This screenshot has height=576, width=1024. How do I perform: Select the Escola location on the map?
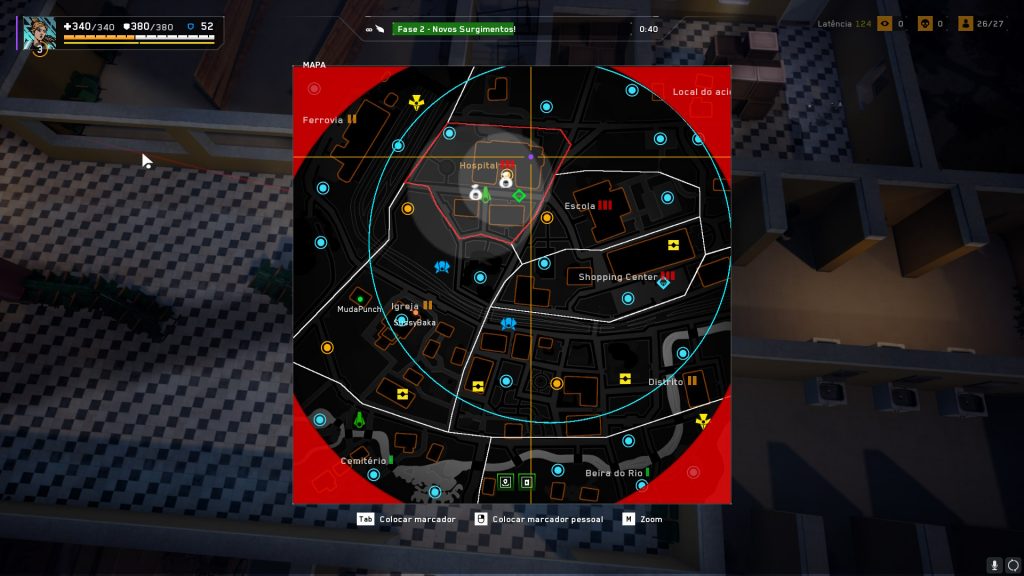[x=579, y=206]
